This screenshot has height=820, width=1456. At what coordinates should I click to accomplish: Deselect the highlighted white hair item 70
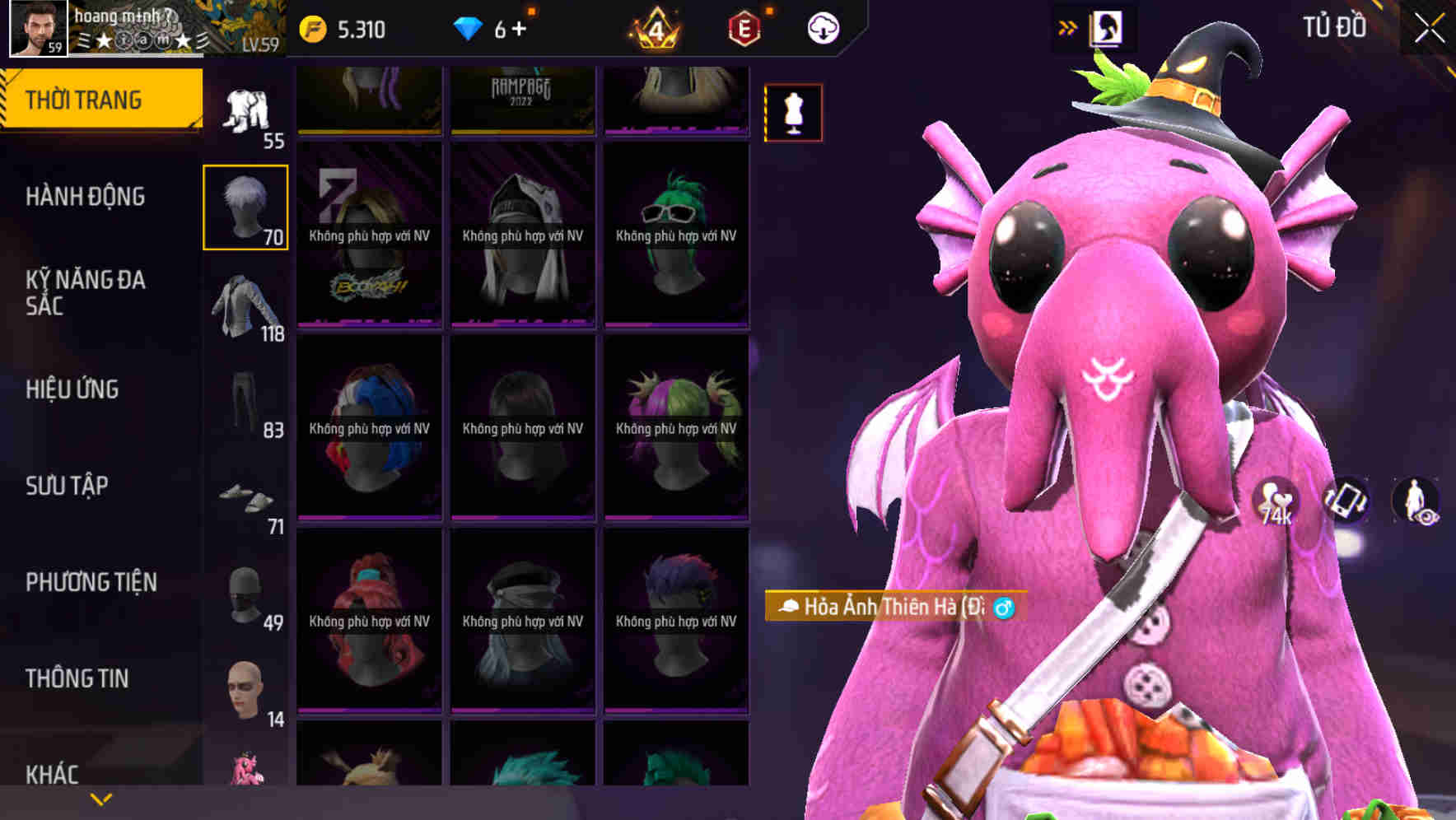pyautogui.click(x=245, y=206)
